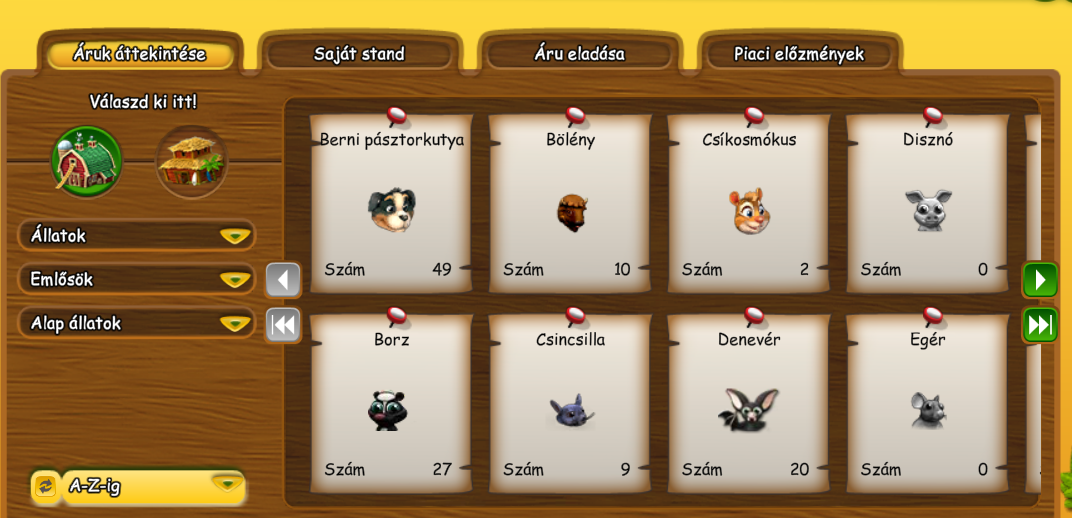
Task: Pick the Bölény animal card
Action: click(x=570, y=205)
